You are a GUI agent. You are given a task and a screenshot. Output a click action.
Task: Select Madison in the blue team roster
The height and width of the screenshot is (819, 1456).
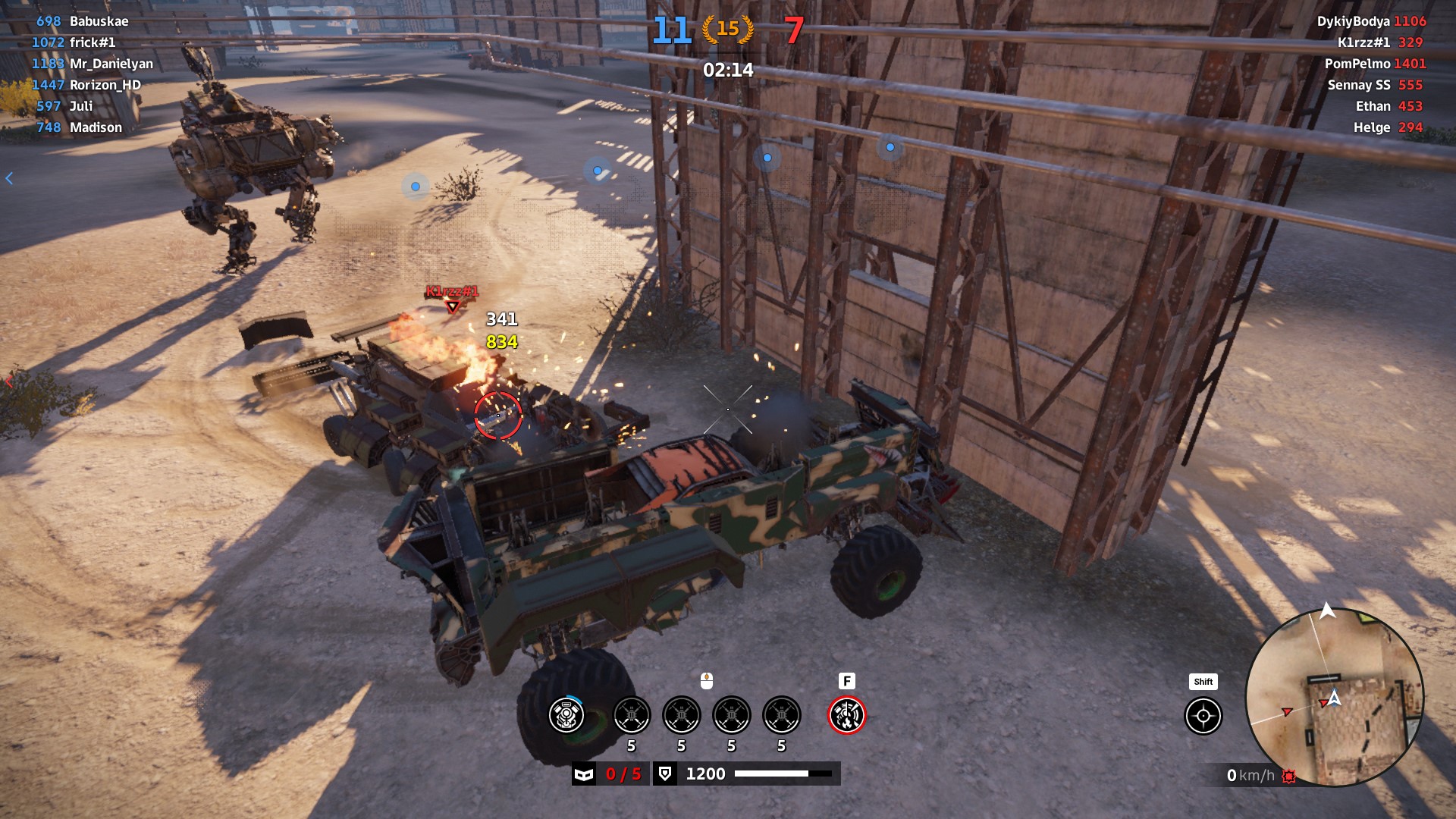click(96, 127)
